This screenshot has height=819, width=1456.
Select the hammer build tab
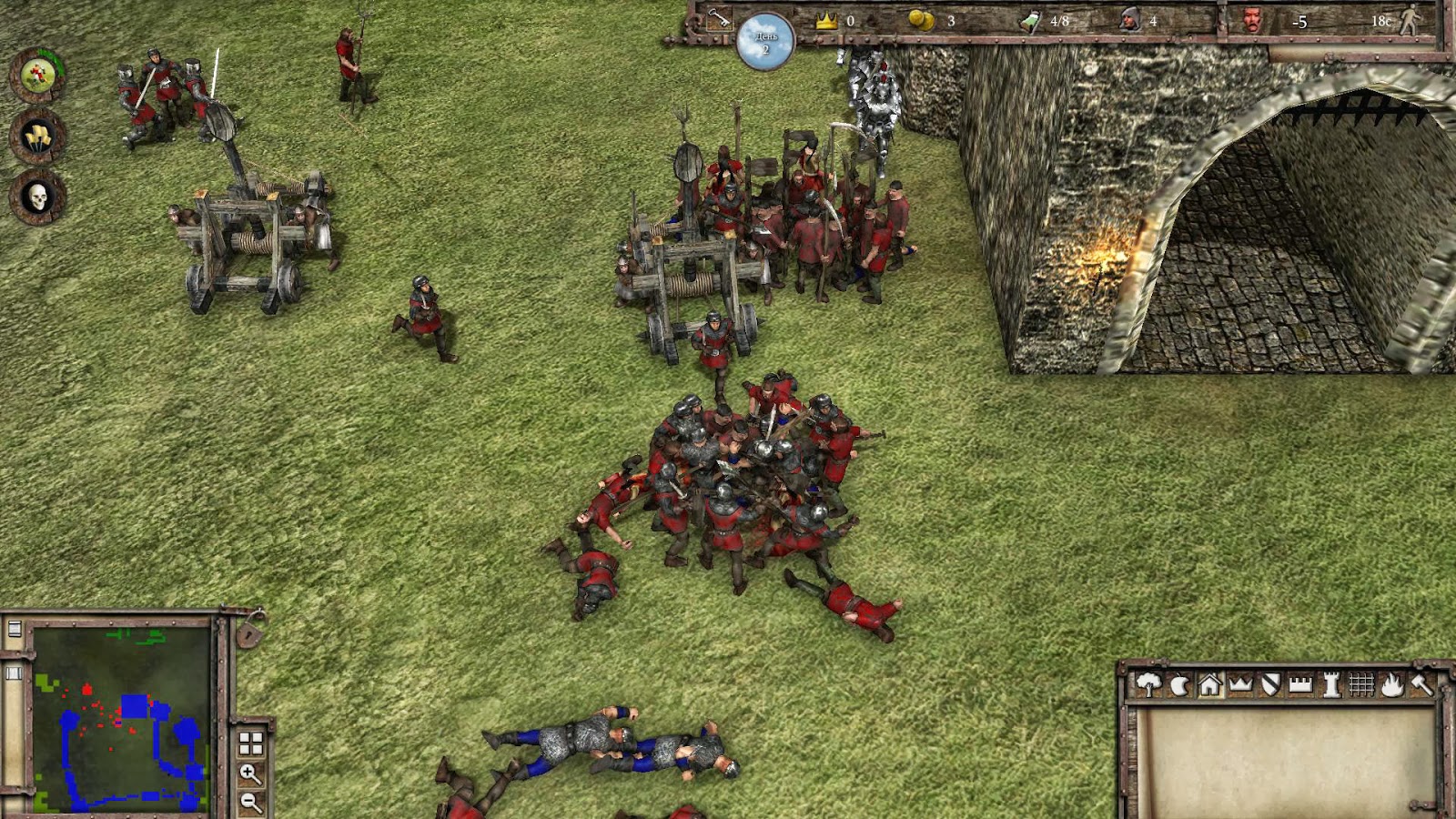point(1421,685)
